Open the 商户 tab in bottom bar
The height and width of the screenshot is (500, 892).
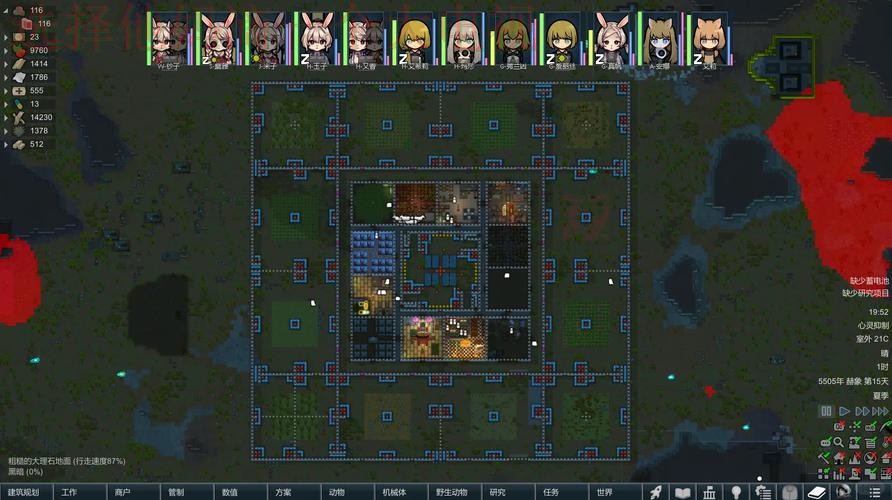[122, 492]
